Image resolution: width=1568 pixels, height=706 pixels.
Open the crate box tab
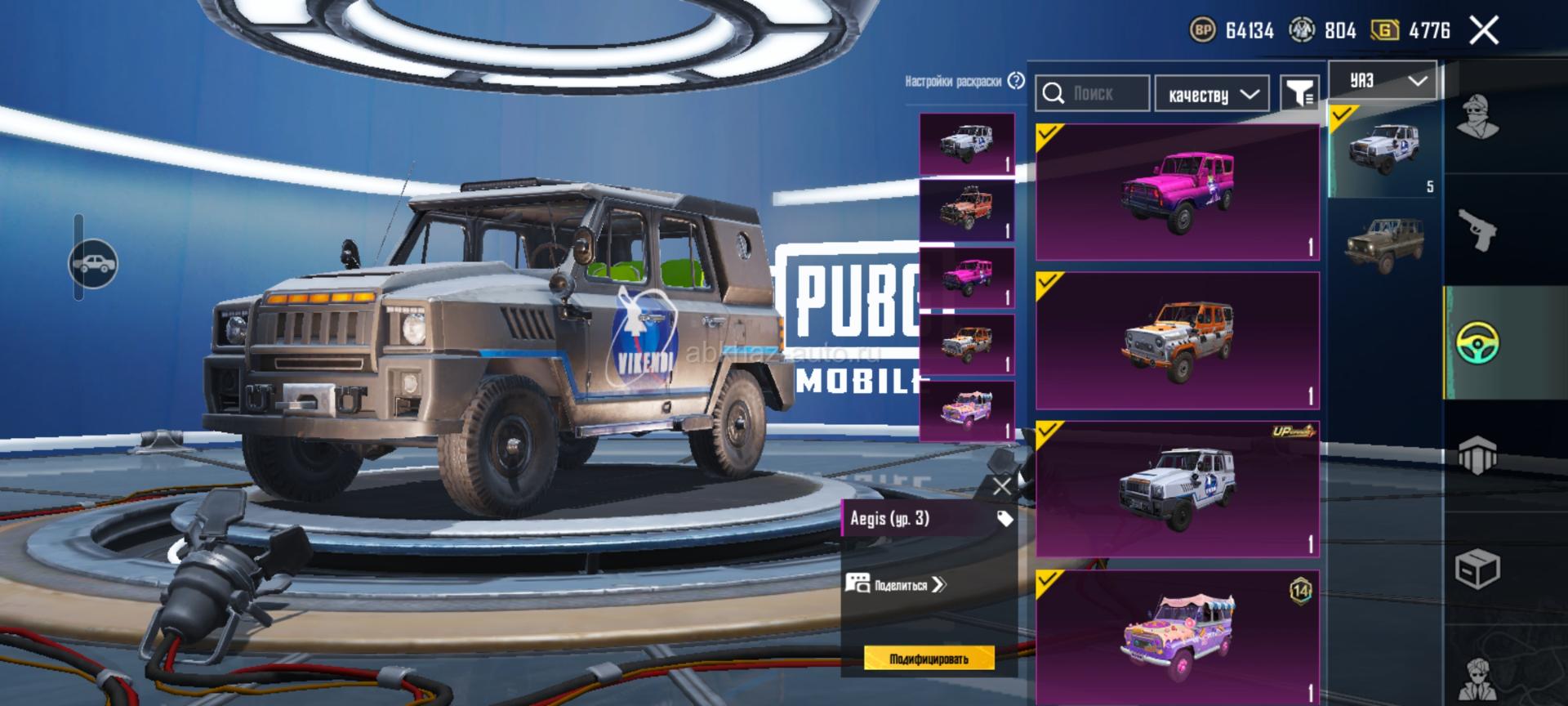coord(1477,567)
